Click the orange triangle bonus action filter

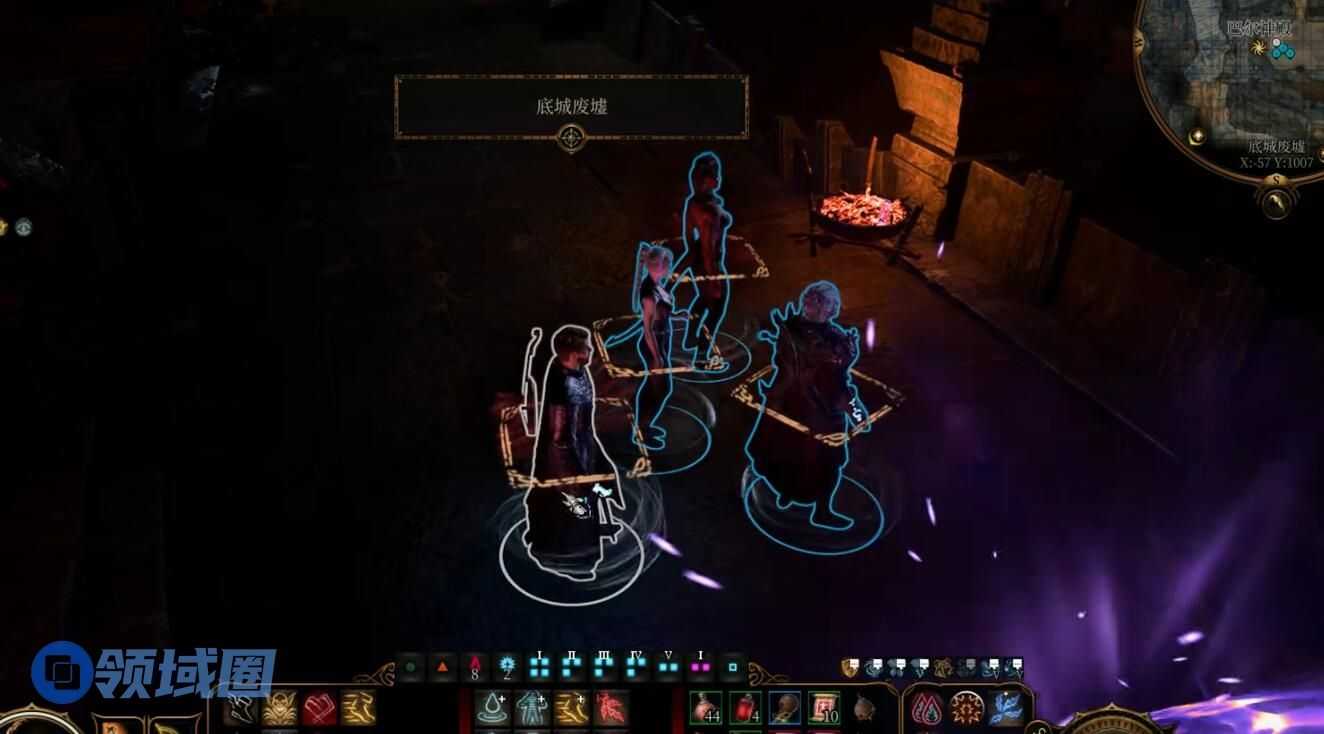(442, 666)
